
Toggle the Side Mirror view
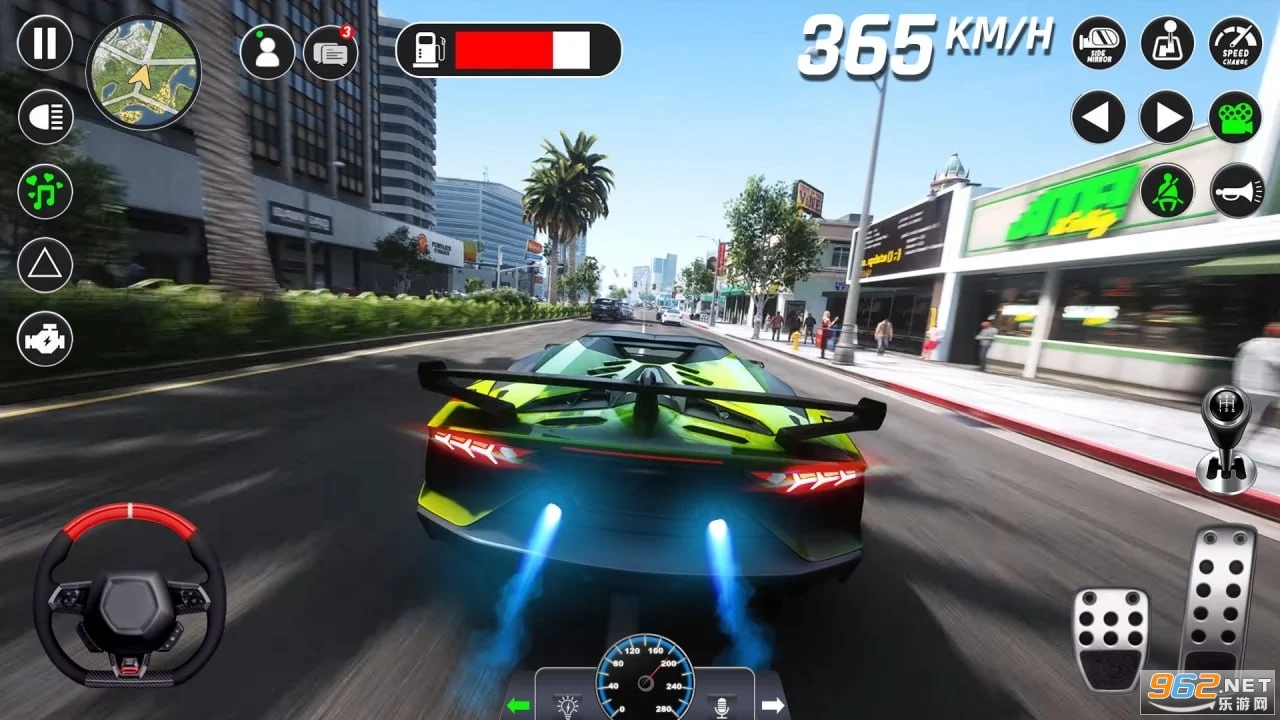pyautogui.click(x=1099, y=44)
